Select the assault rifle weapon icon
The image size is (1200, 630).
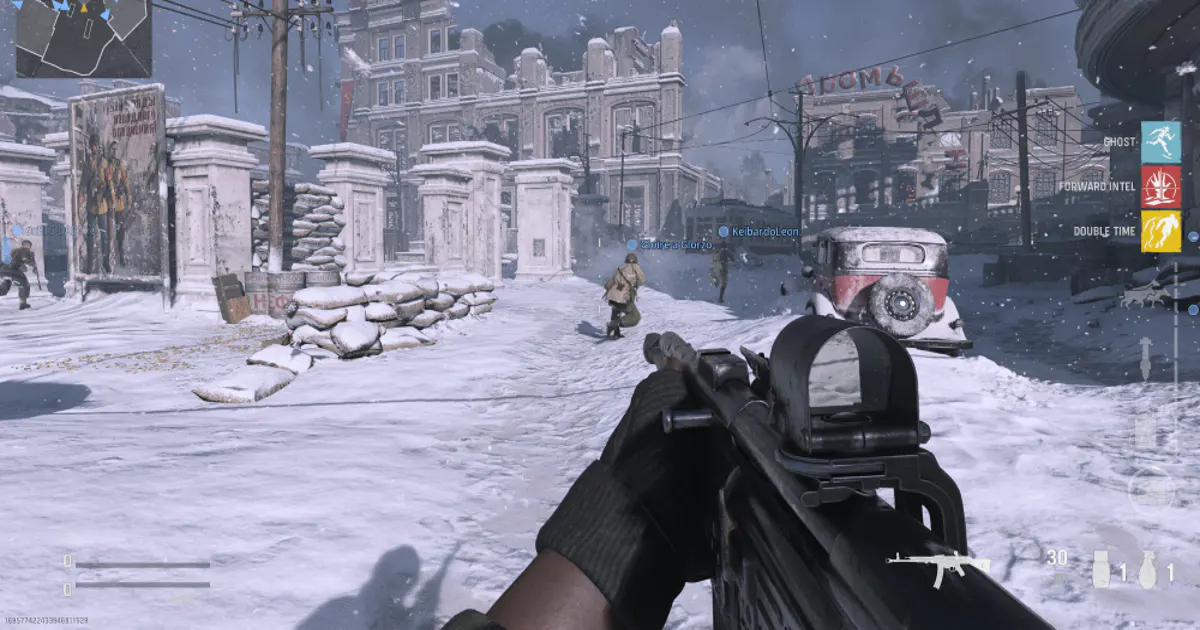(937, 567)
